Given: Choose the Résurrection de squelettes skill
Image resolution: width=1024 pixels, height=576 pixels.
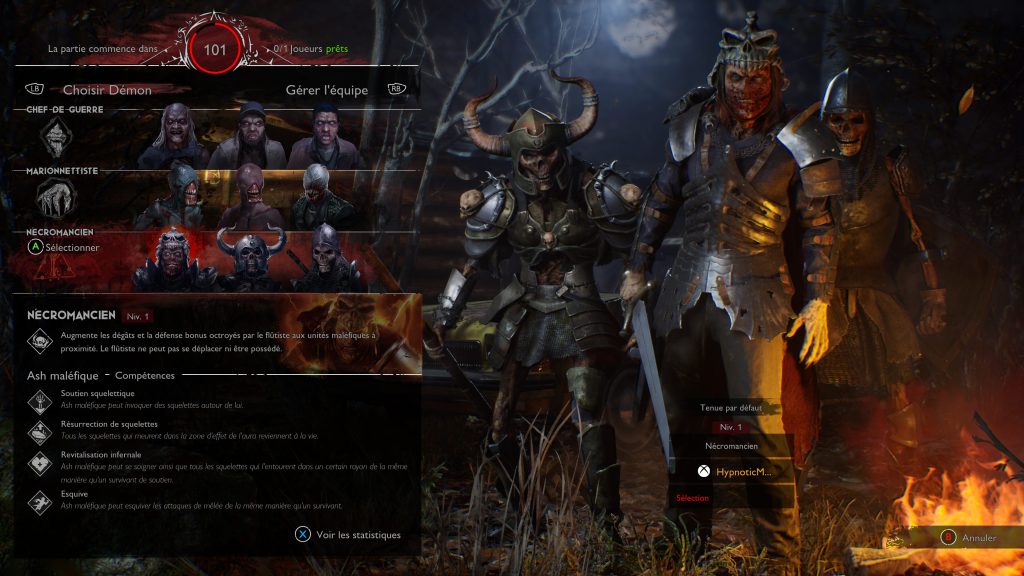Looking at the screenshot, I should [x=40, y=430].
